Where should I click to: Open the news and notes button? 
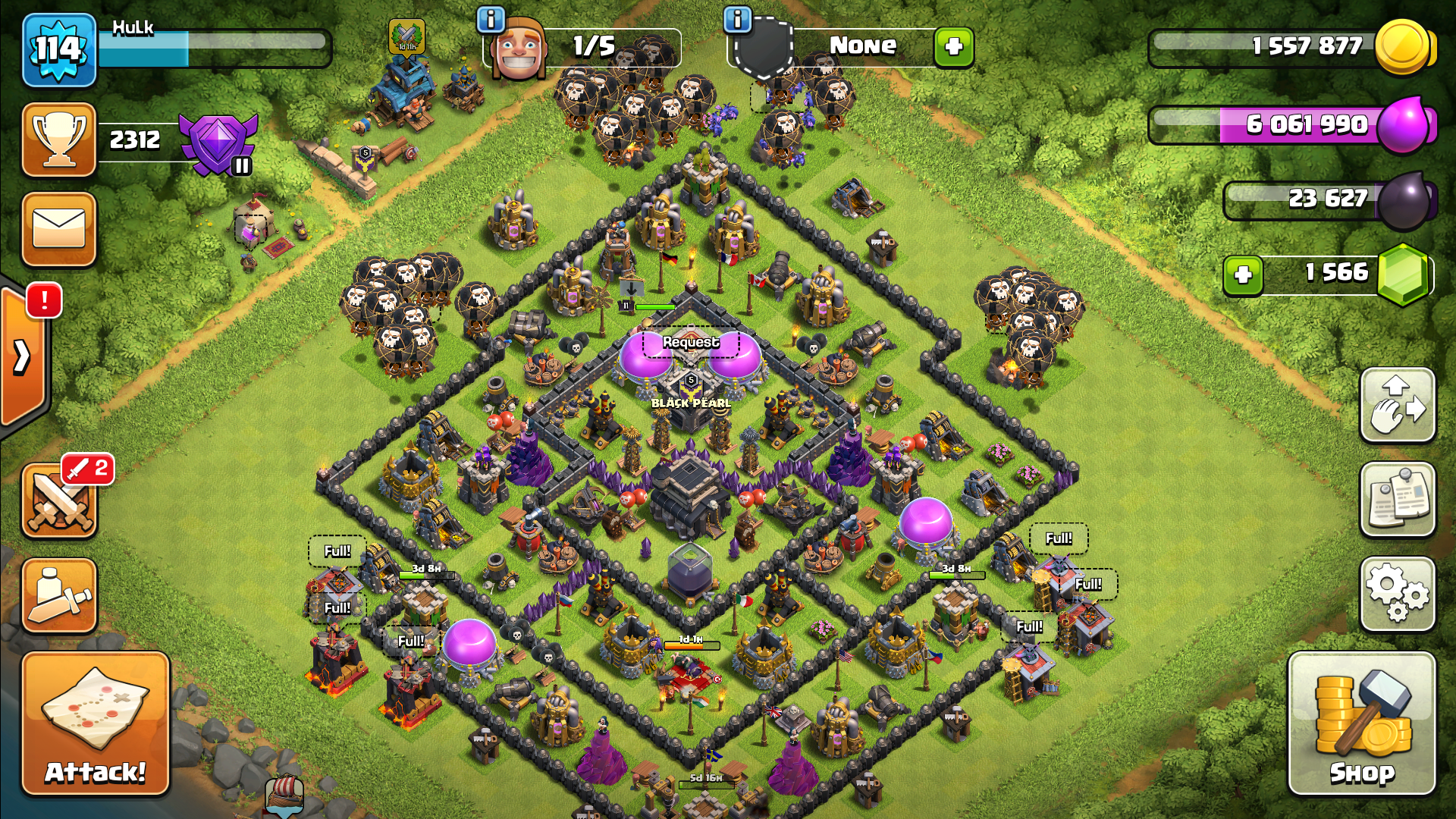1398,499
